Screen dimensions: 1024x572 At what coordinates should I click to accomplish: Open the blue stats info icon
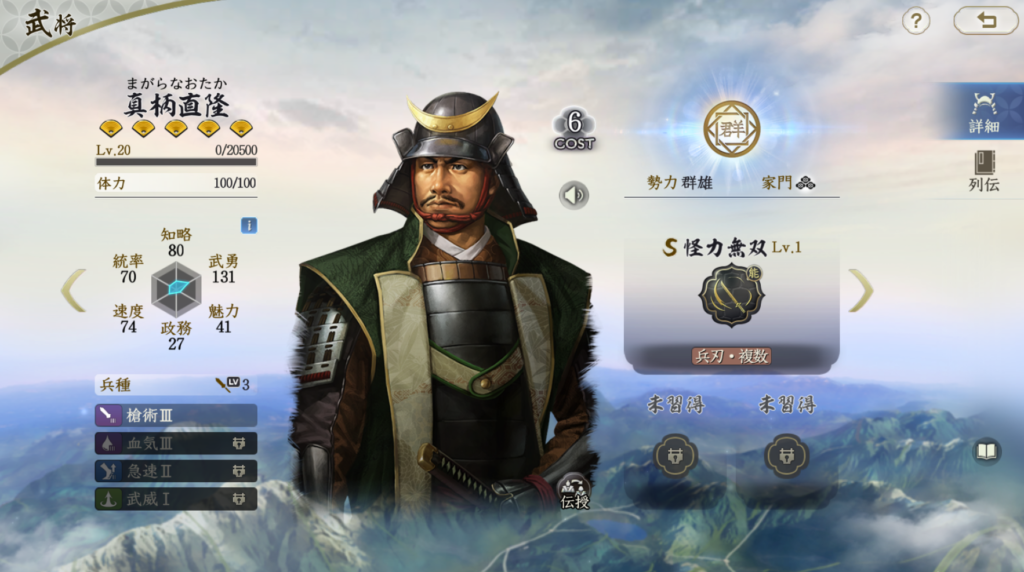click(x=249, y=225)
